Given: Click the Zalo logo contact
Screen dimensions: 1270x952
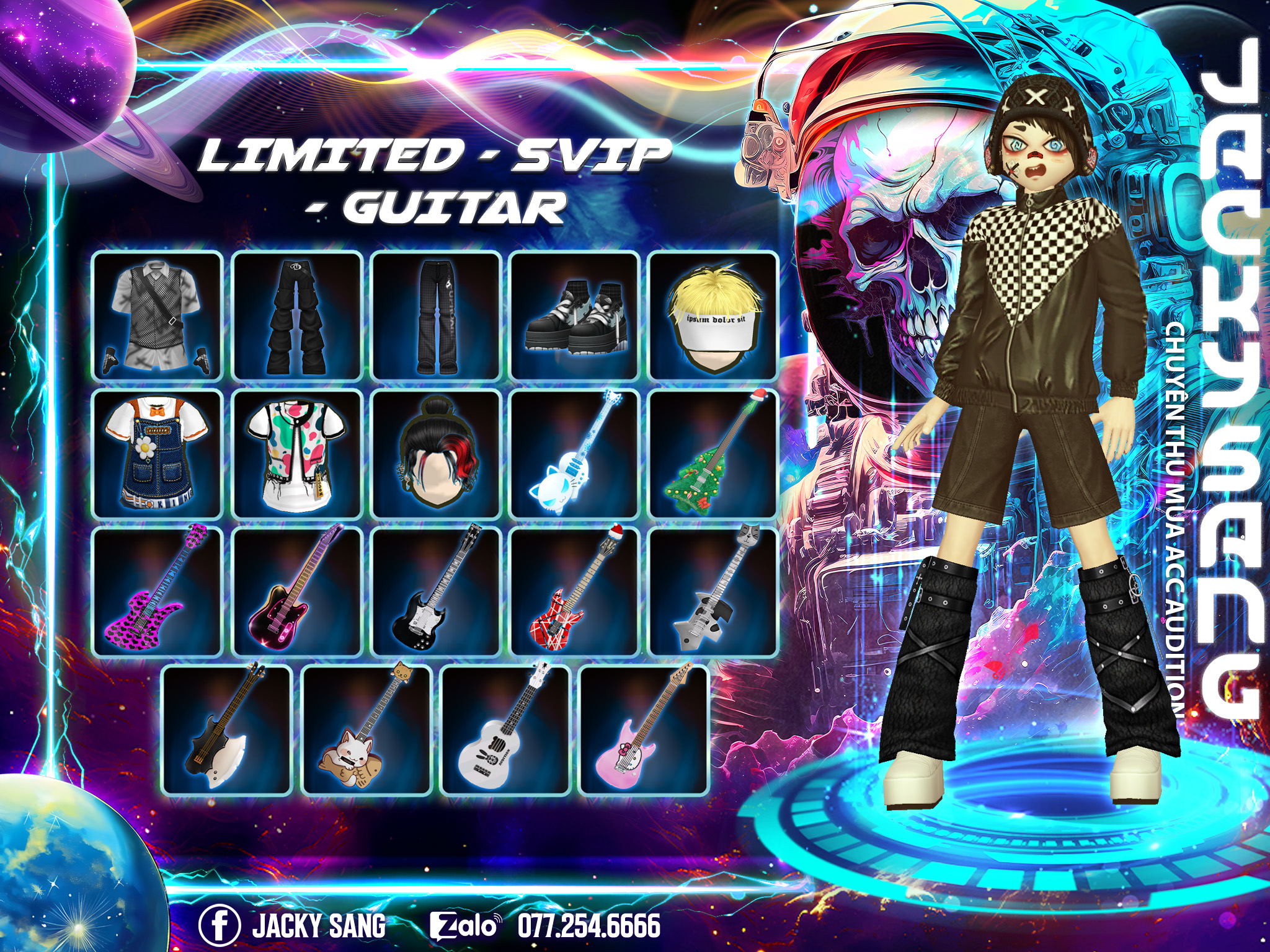Looking at the screenshot, I should click(x=464, y=925).
